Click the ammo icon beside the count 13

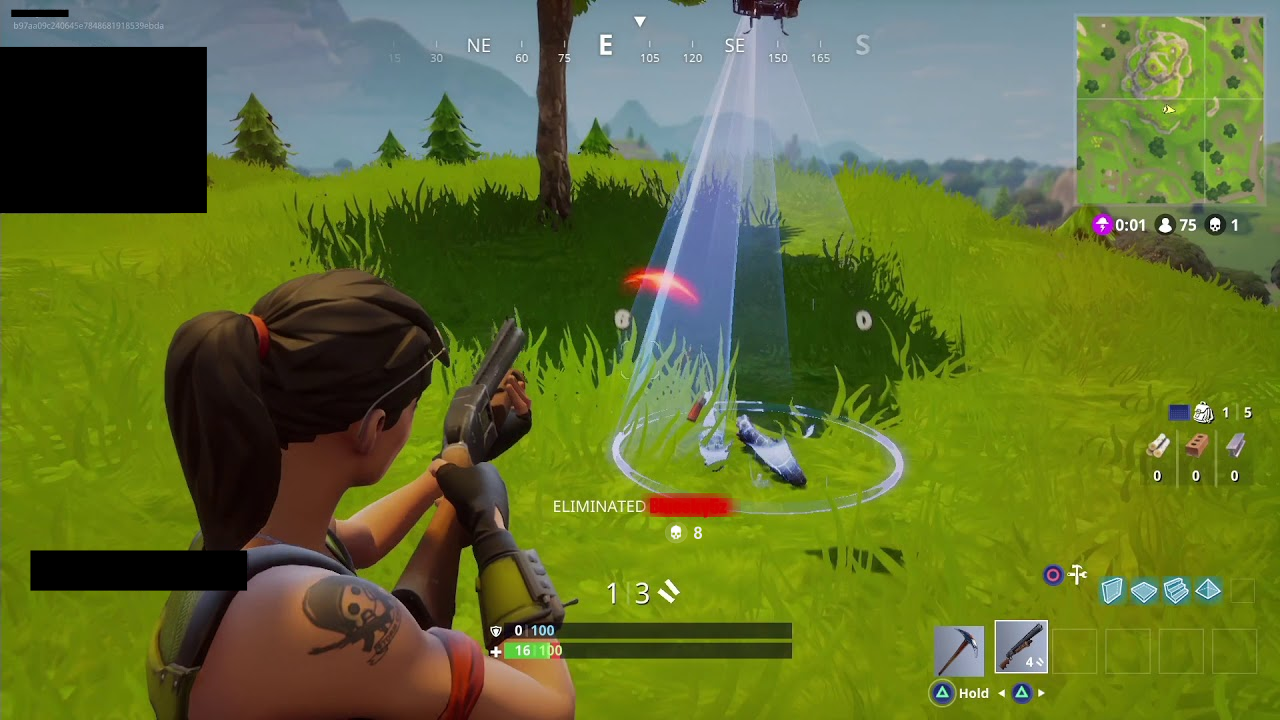[668, 592]
